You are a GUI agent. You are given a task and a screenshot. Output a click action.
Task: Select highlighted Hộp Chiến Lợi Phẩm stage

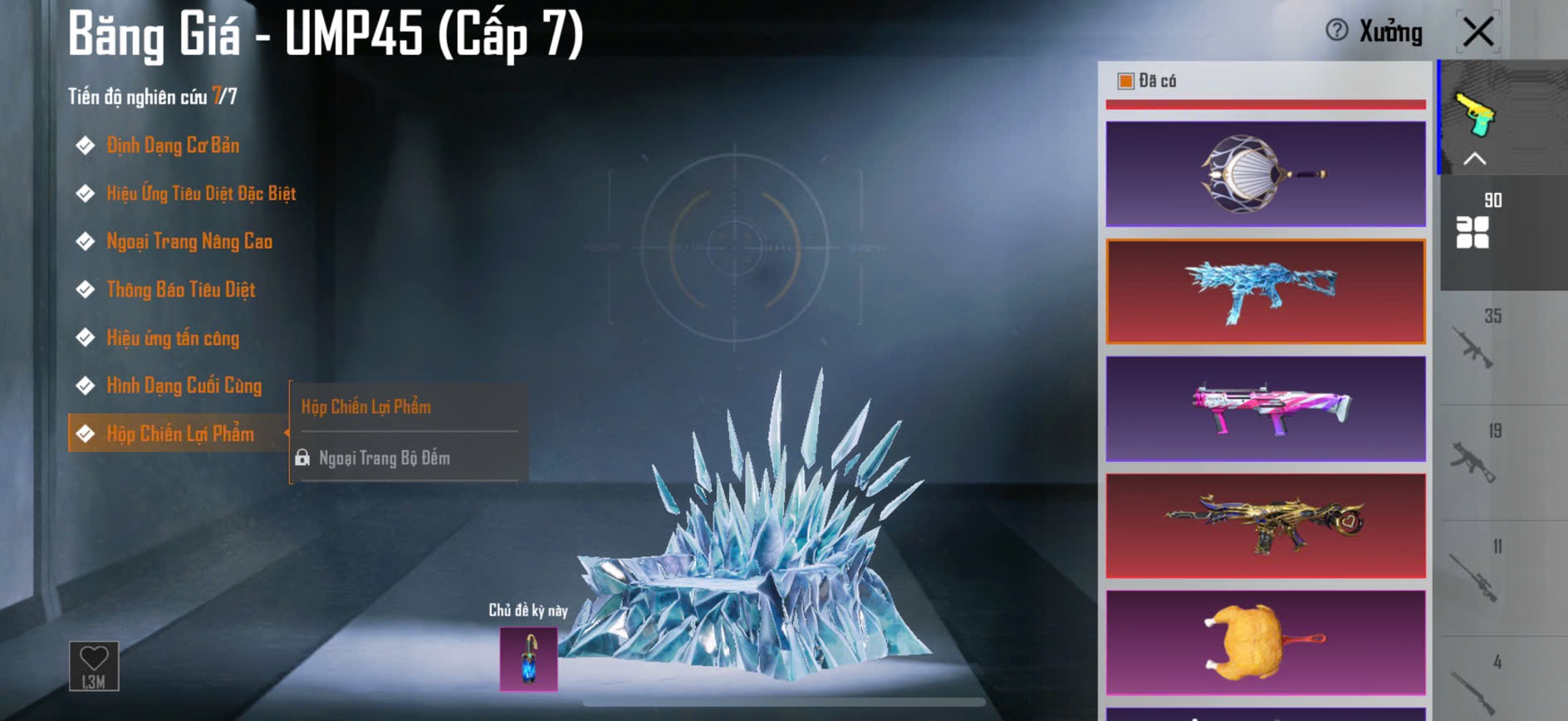pyautogui.click(x=179, y=434)
